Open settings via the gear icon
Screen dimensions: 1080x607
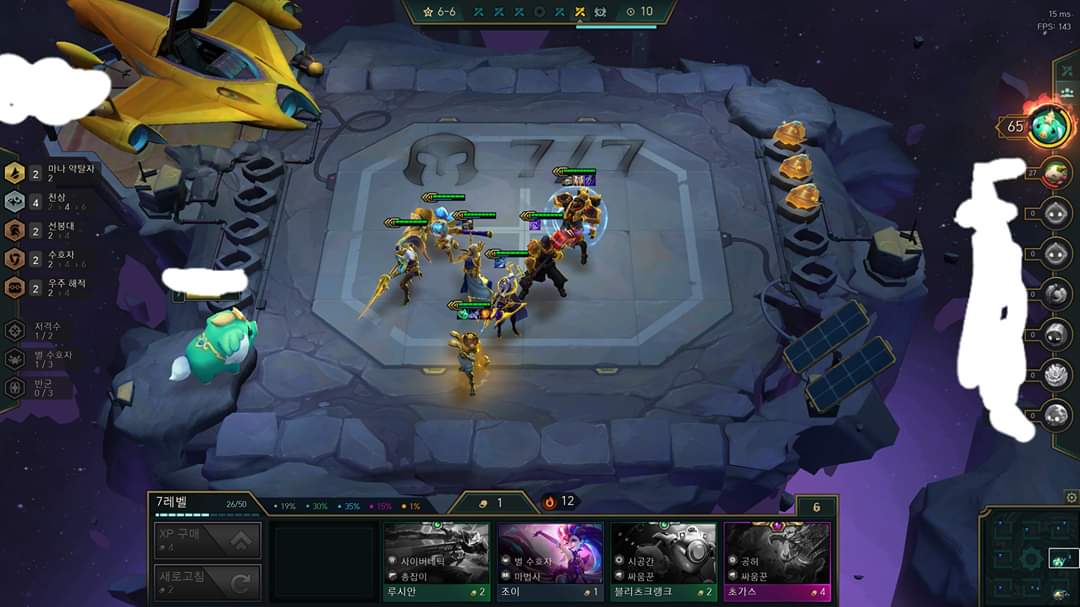pyautogui.click(x=1072, y=497)
